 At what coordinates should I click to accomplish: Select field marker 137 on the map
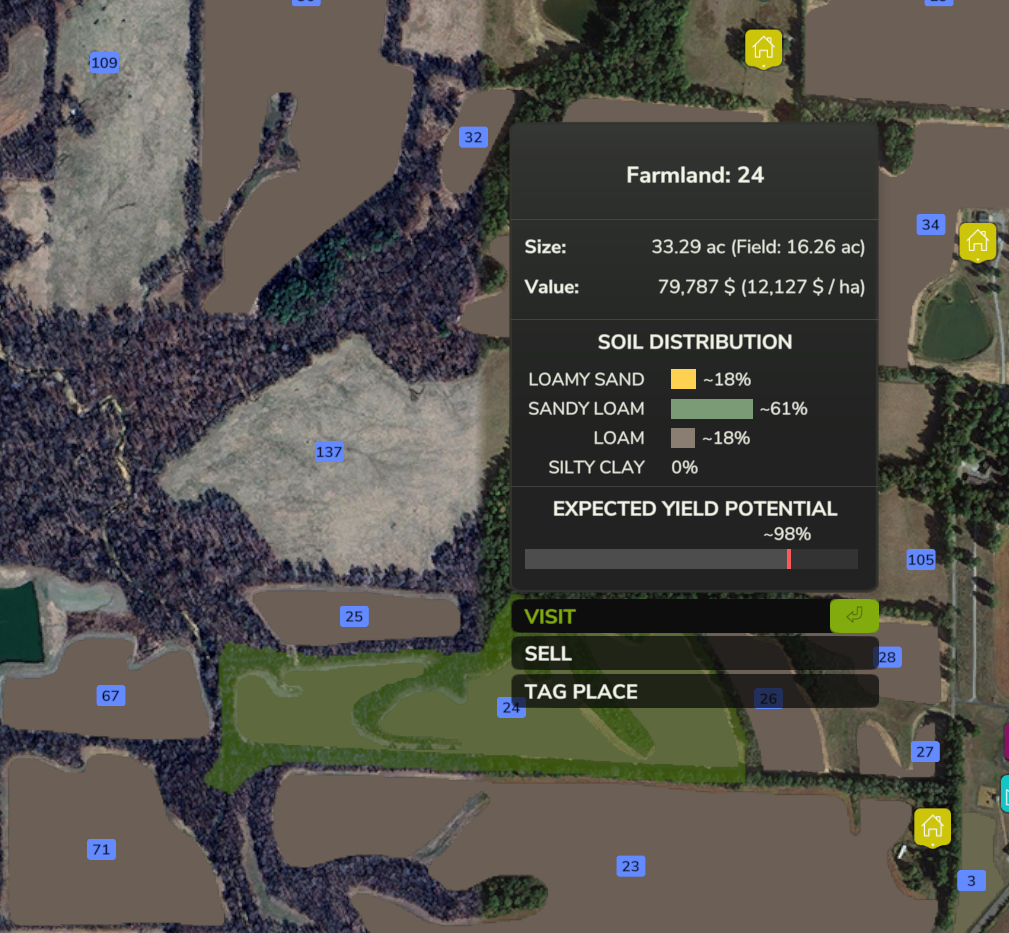329,452
